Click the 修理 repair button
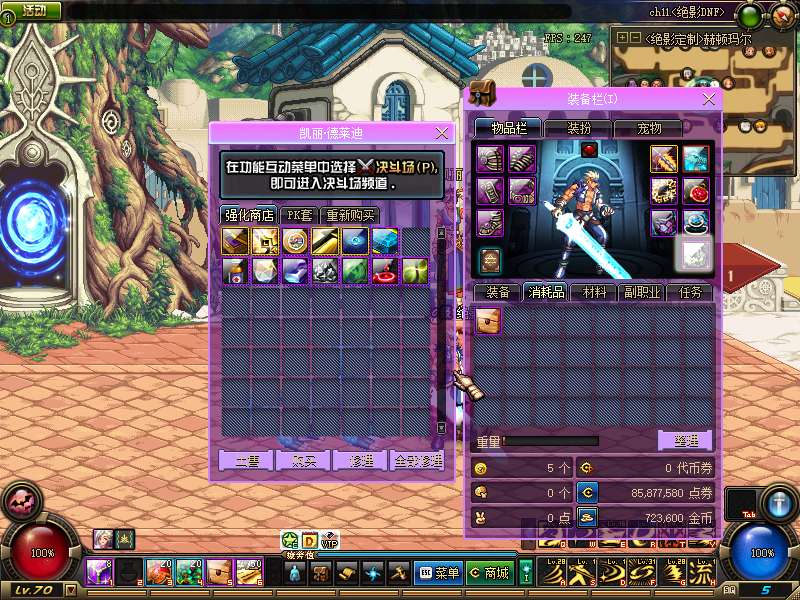 (360, 460)
